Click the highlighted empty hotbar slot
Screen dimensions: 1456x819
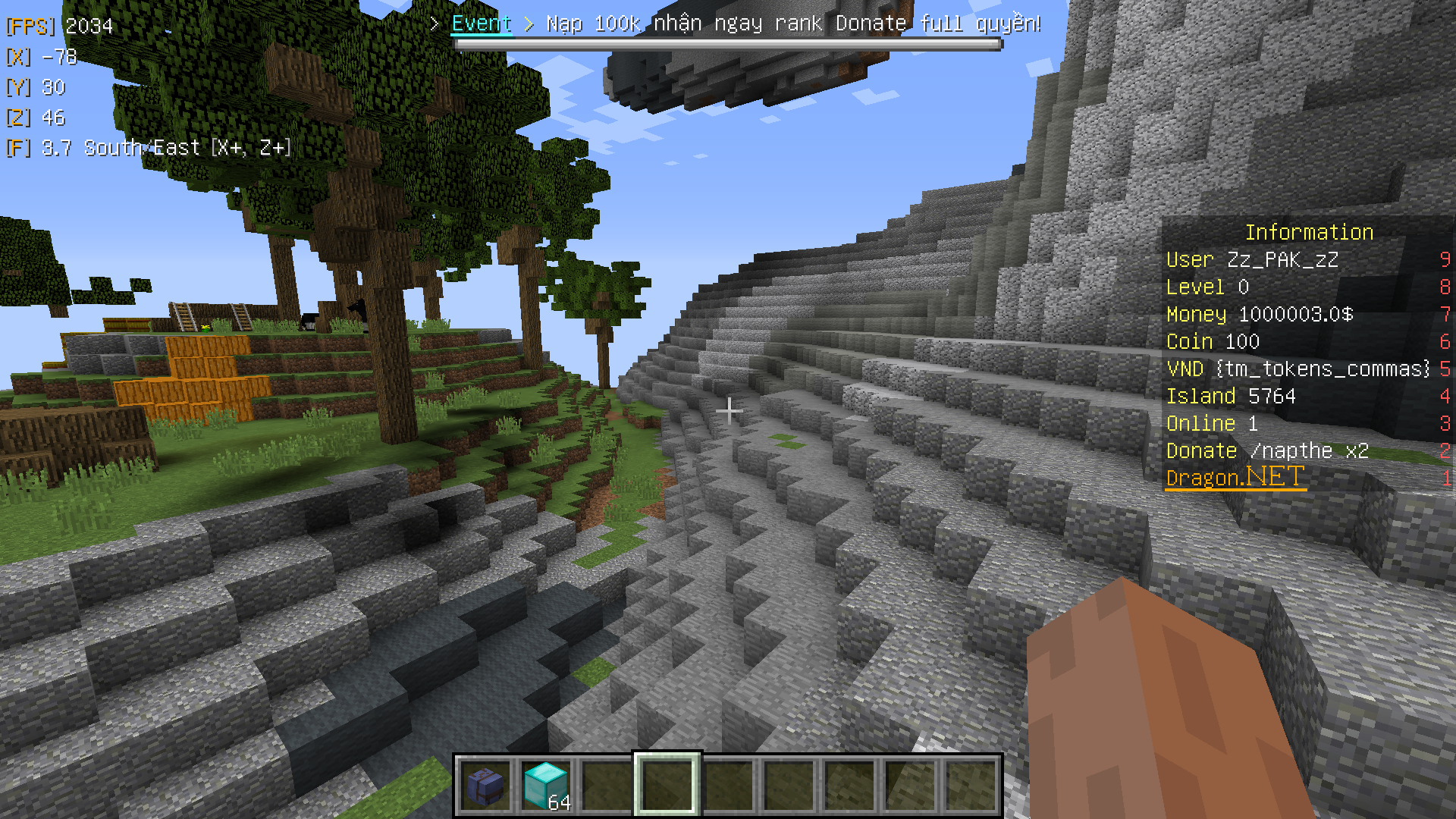pos(667,786)
